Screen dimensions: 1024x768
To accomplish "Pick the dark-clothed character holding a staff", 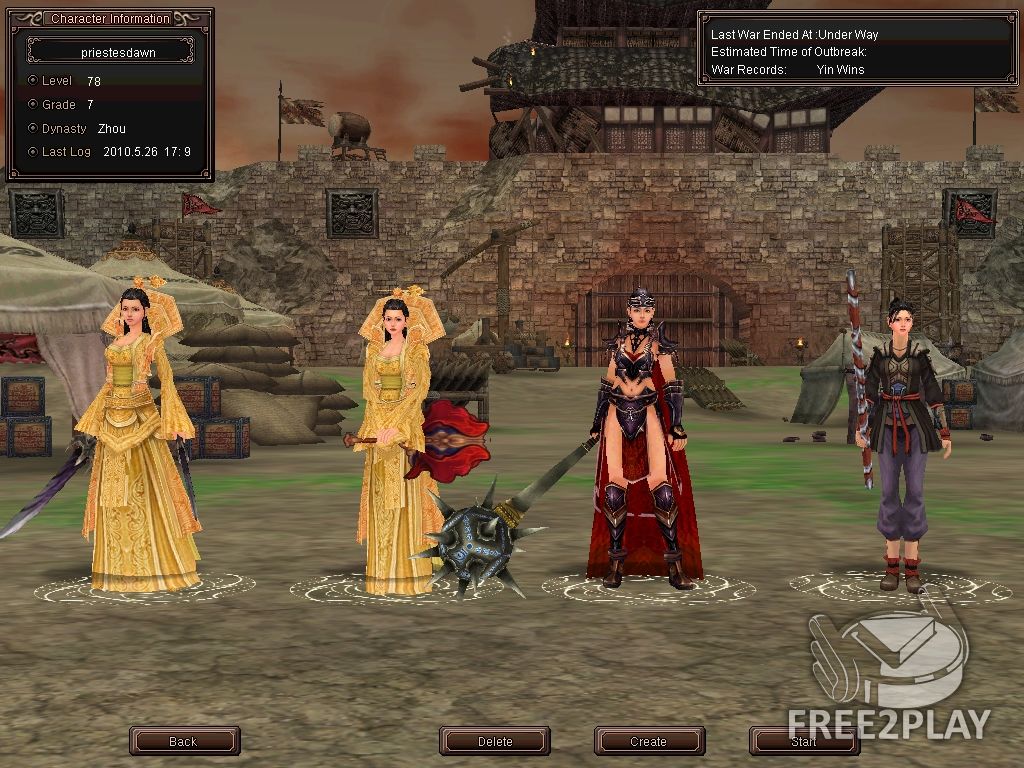I will [902, 450].
